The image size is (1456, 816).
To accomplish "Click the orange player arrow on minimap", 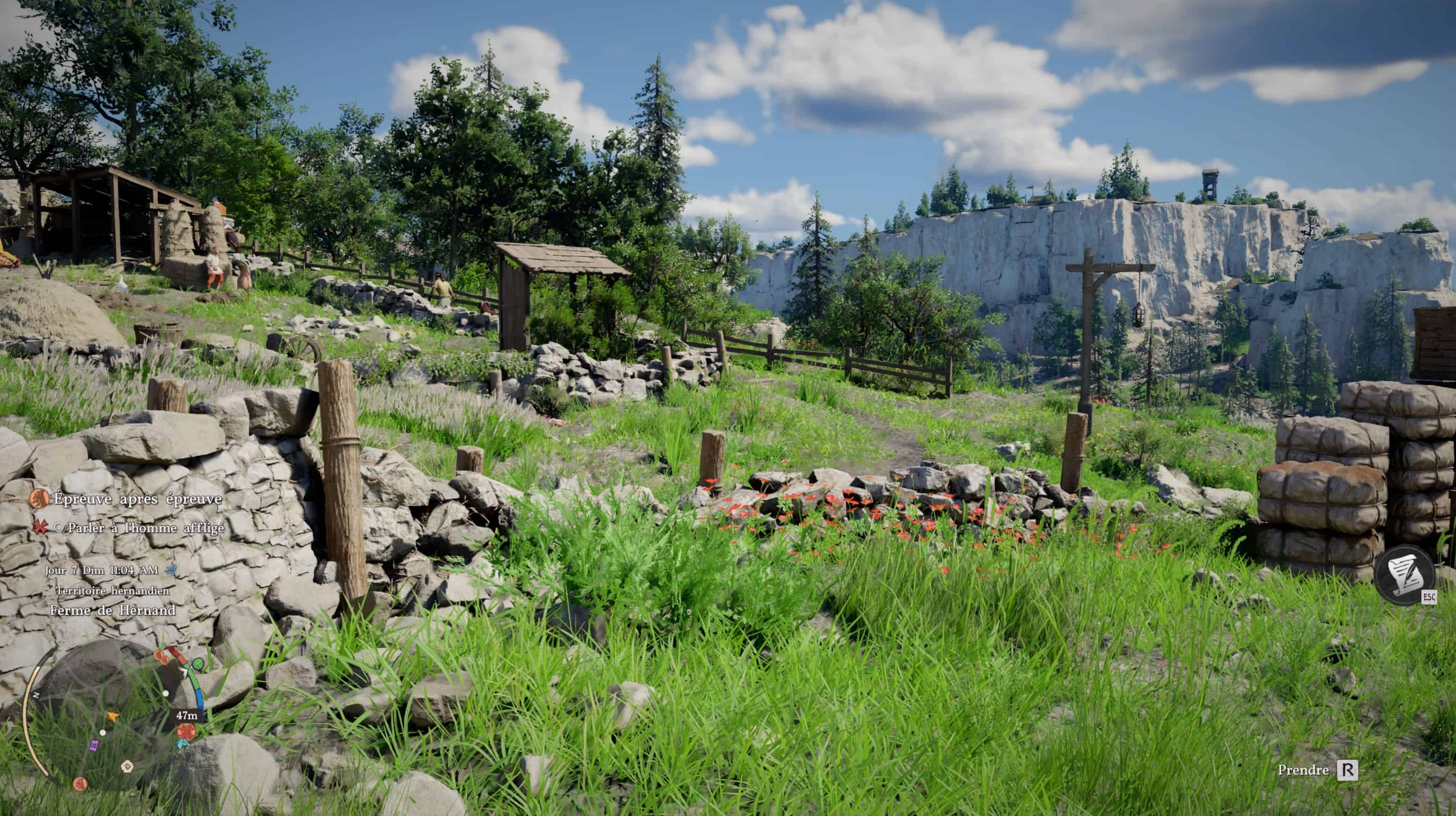I will point(113,717).
